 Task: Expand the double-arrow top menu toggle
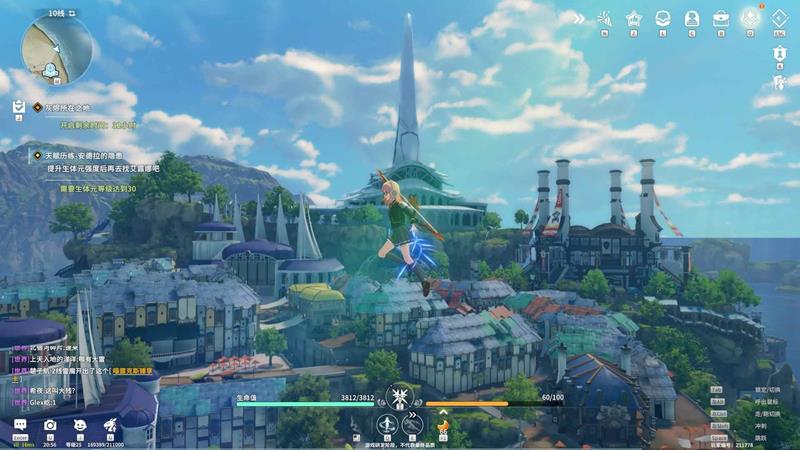(578, 18)
